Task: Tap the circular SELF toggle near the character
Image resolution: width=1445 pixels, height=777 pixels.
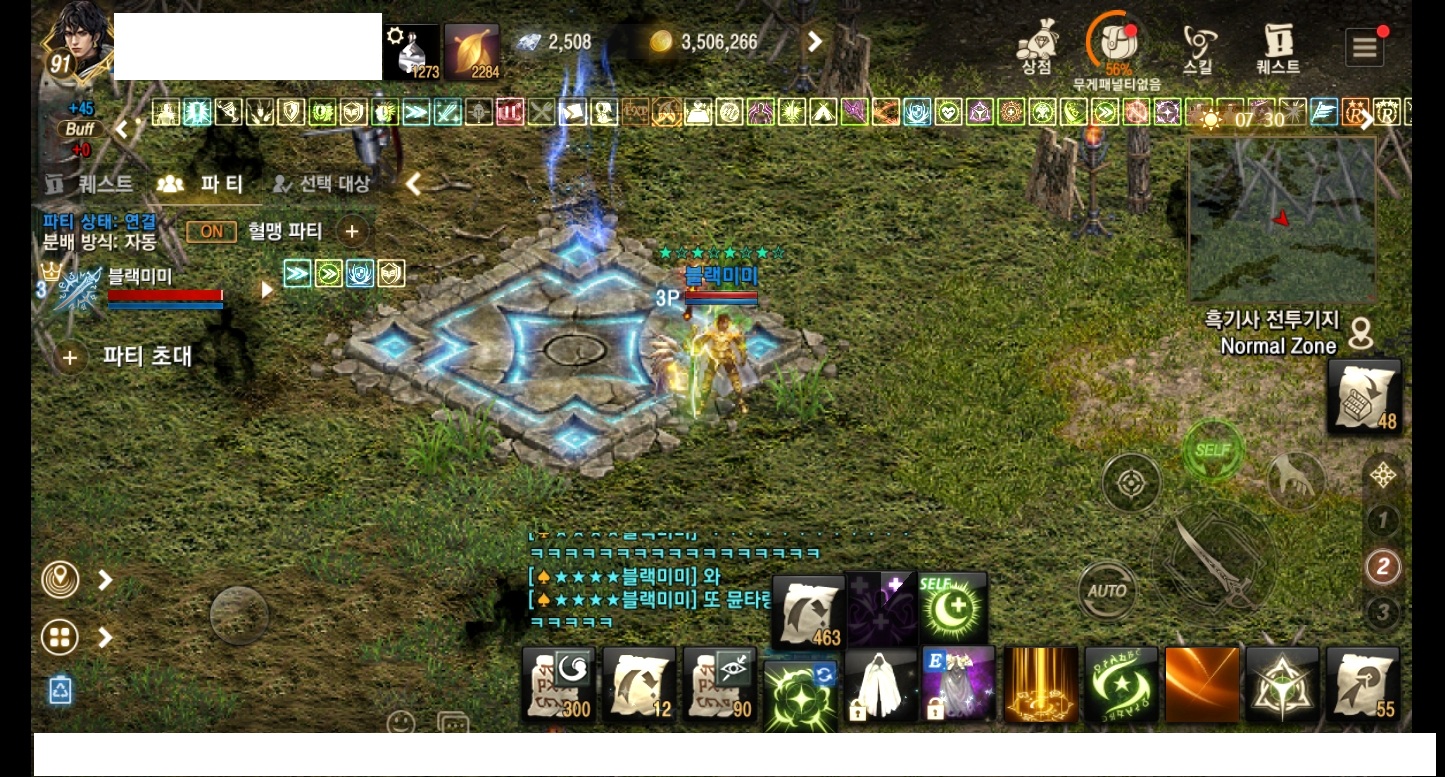Action: [x=1212, y=451]
